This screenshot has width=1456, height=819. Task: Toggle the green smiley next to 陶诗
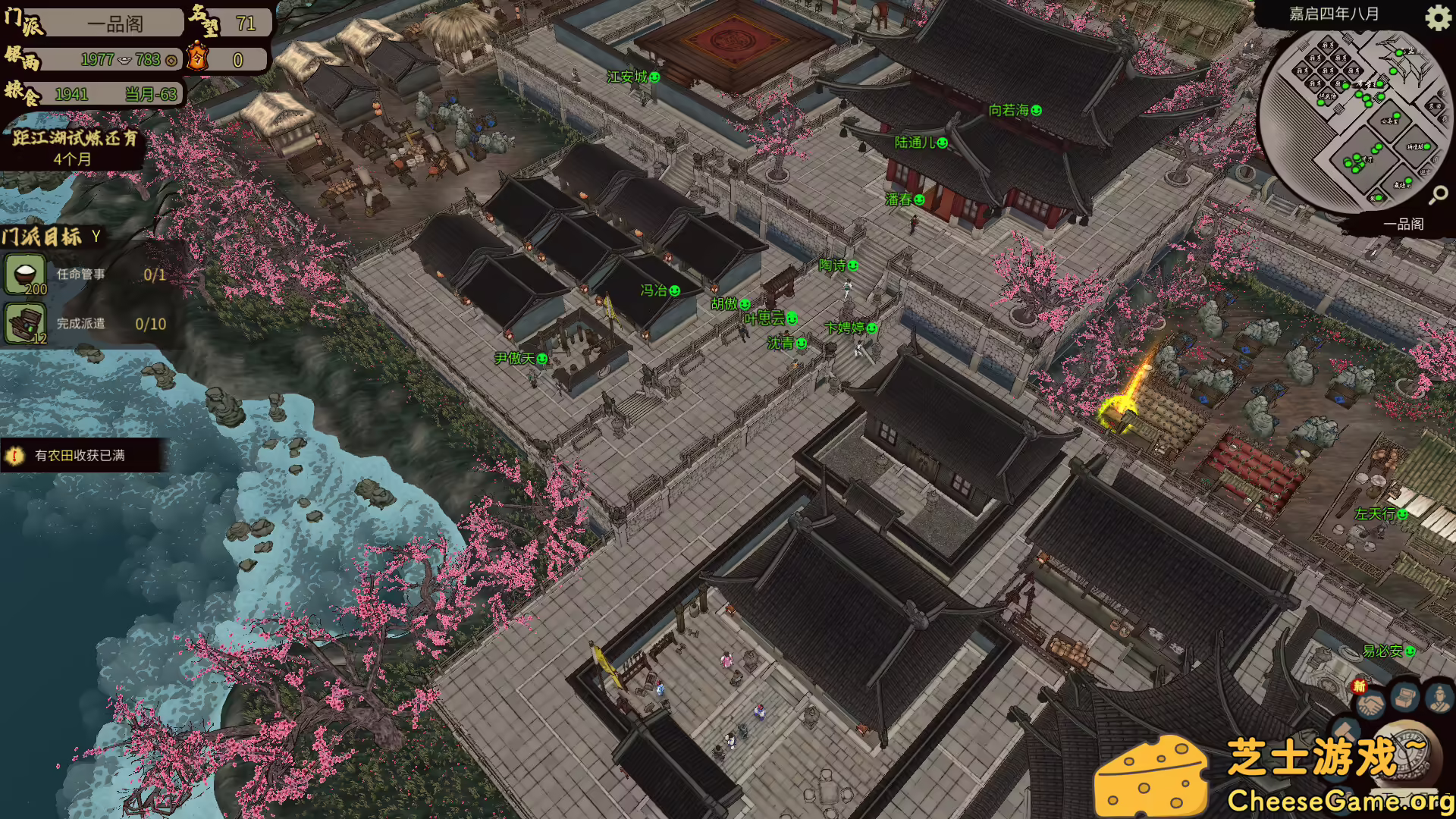[x=854, y=265]
